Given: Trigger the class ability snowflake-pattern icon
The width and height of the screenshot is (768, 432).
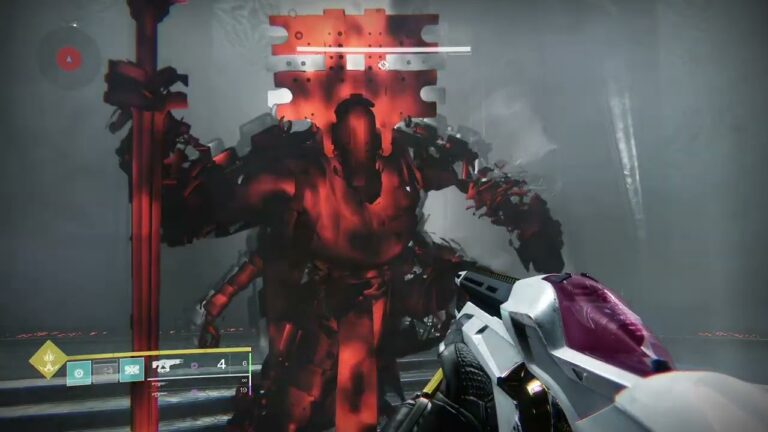Looking at the screenshot, I should coord(131,371).
